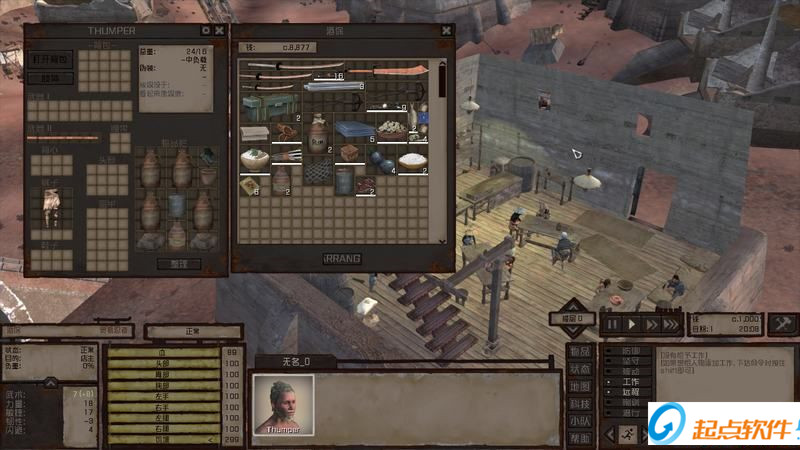Open the 地图 map menu button

tap(580, 386)
